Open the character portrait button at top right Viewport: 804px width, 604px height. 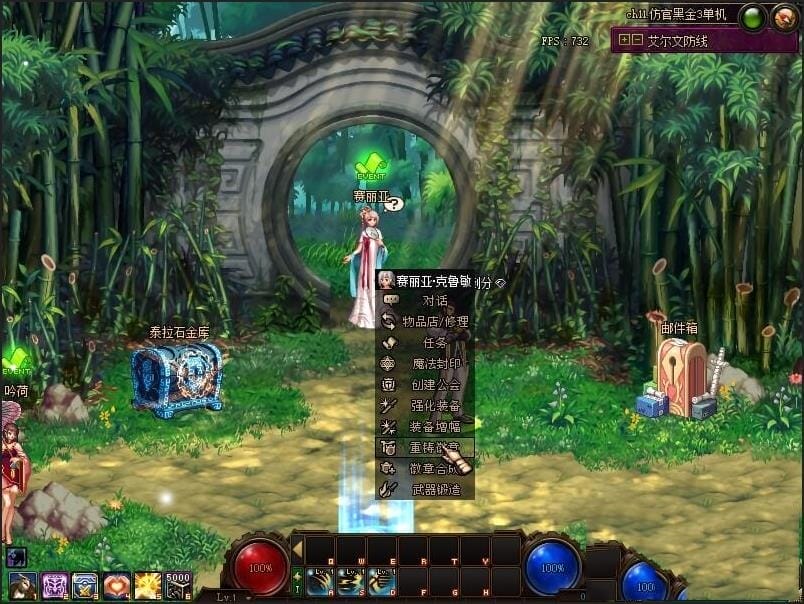click(784, 17)
